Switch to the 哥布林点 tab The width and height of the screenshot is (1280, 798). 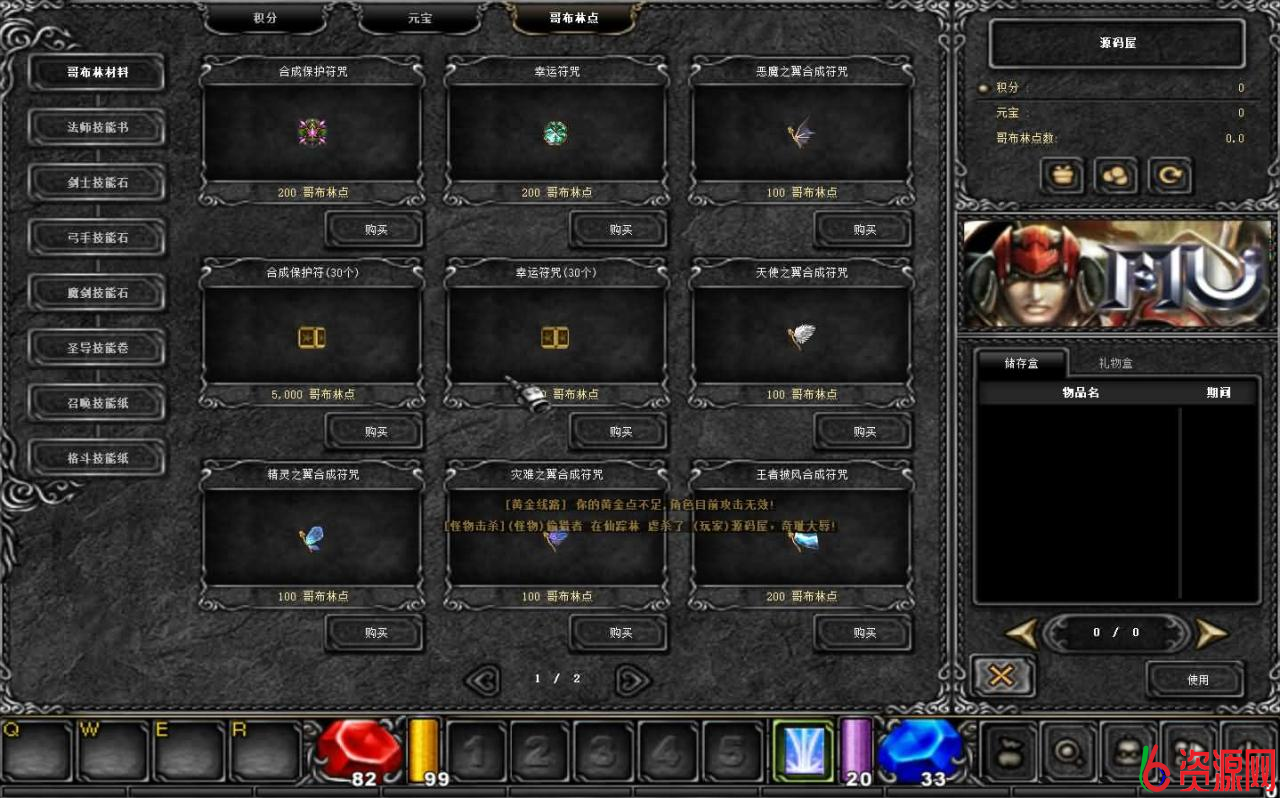571,17
